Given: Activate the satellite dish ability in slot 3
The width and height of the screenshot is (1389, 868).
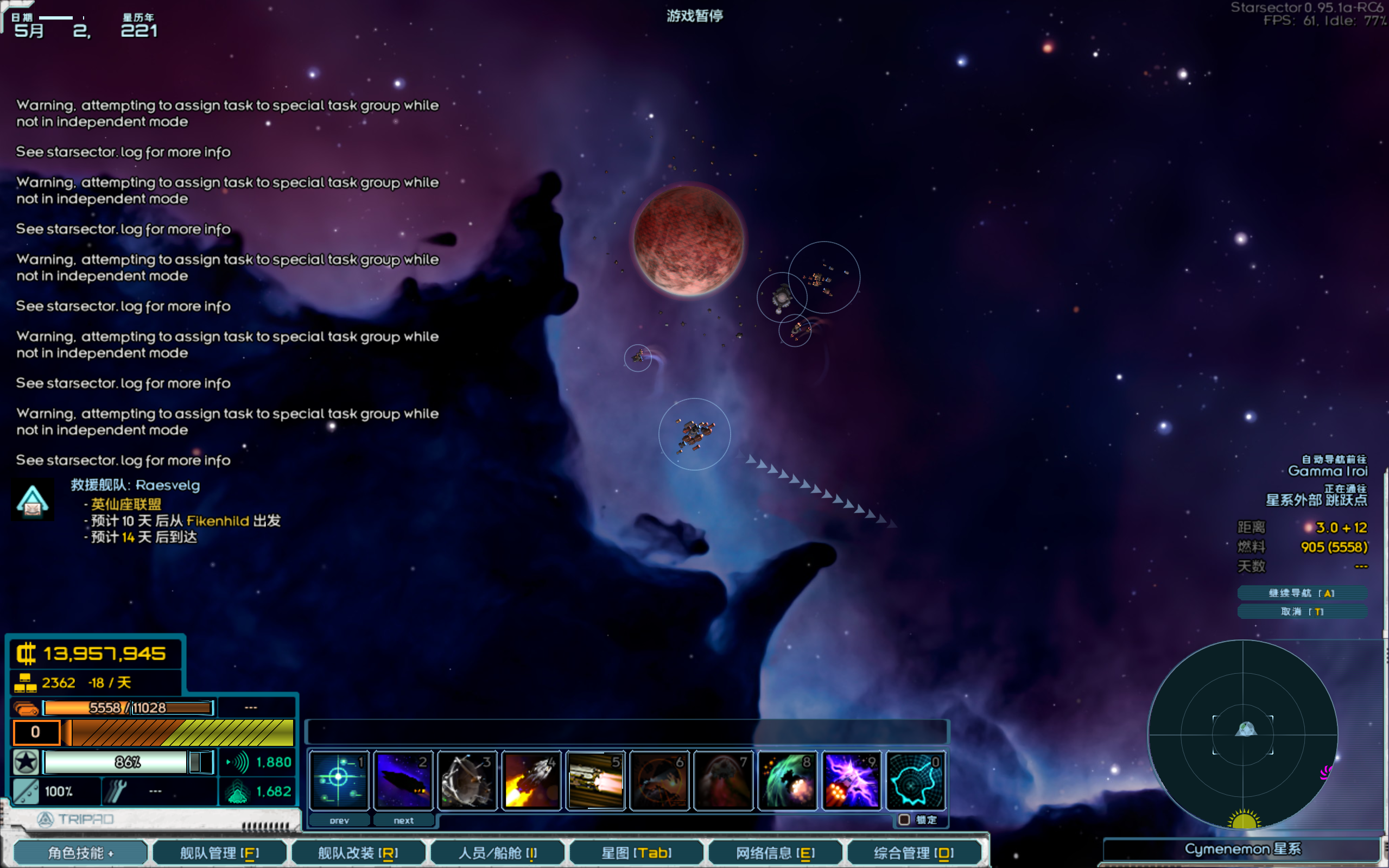Looking at the screenshot, I should coord(467,780).
